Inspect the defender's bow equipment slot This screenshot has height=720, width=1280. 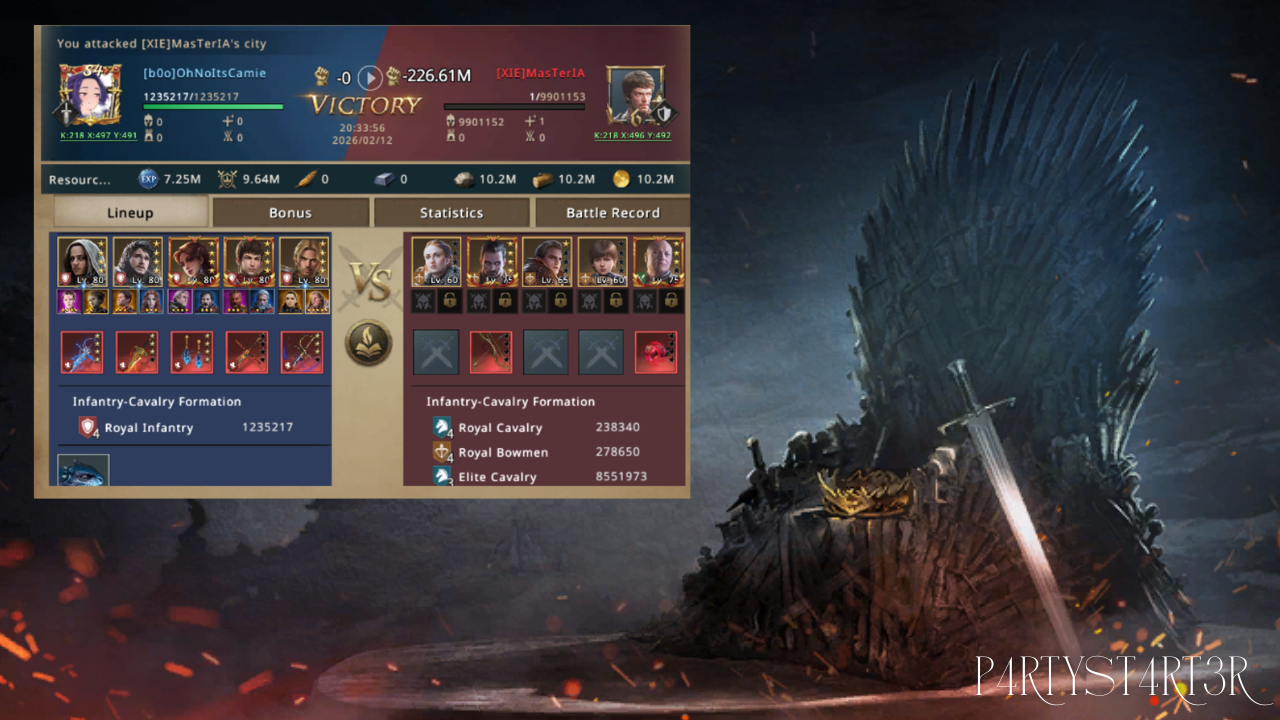tap(491, 352)
